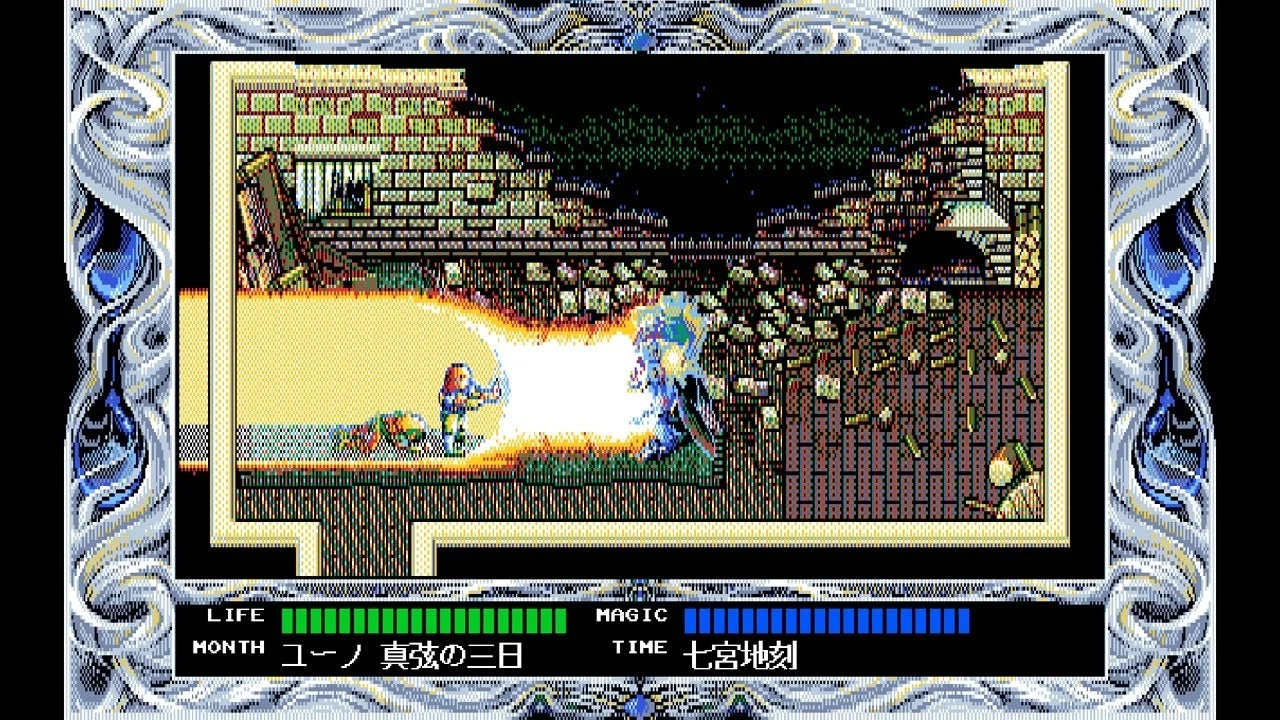The image size is (1280, 720).
Task: Click the LIFE label in the status bar
Action: 238,616
